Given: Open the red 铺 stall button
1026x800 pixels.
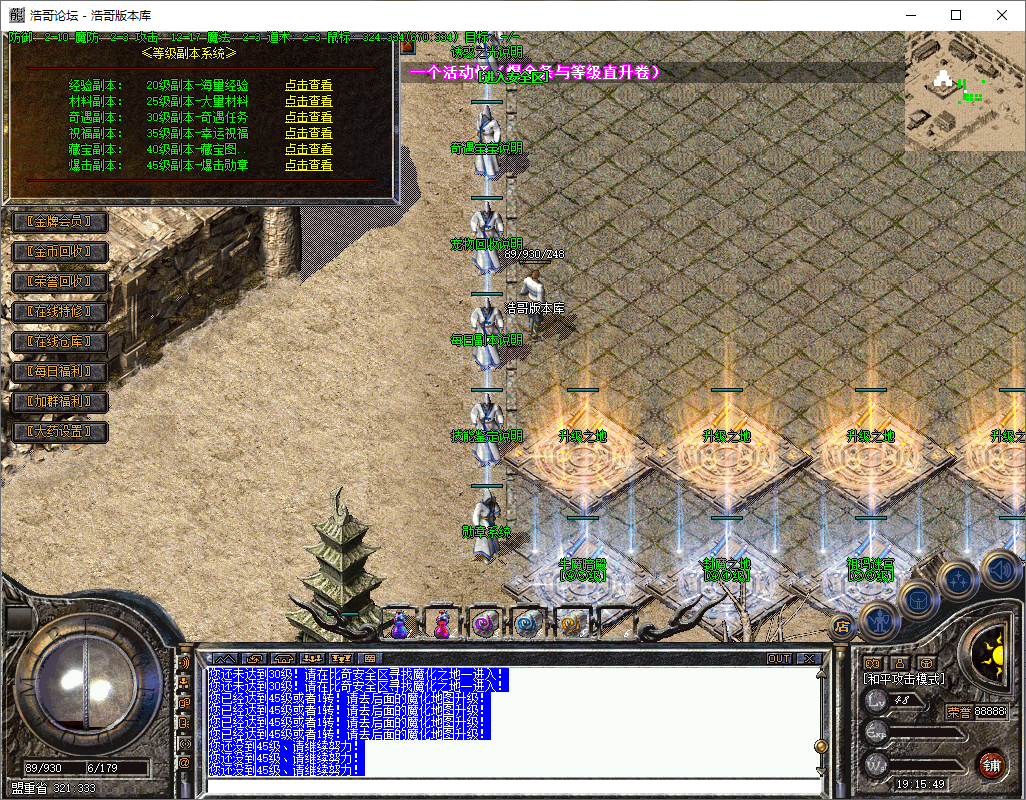Looking at the screenshot, I should tap(990, 765).
